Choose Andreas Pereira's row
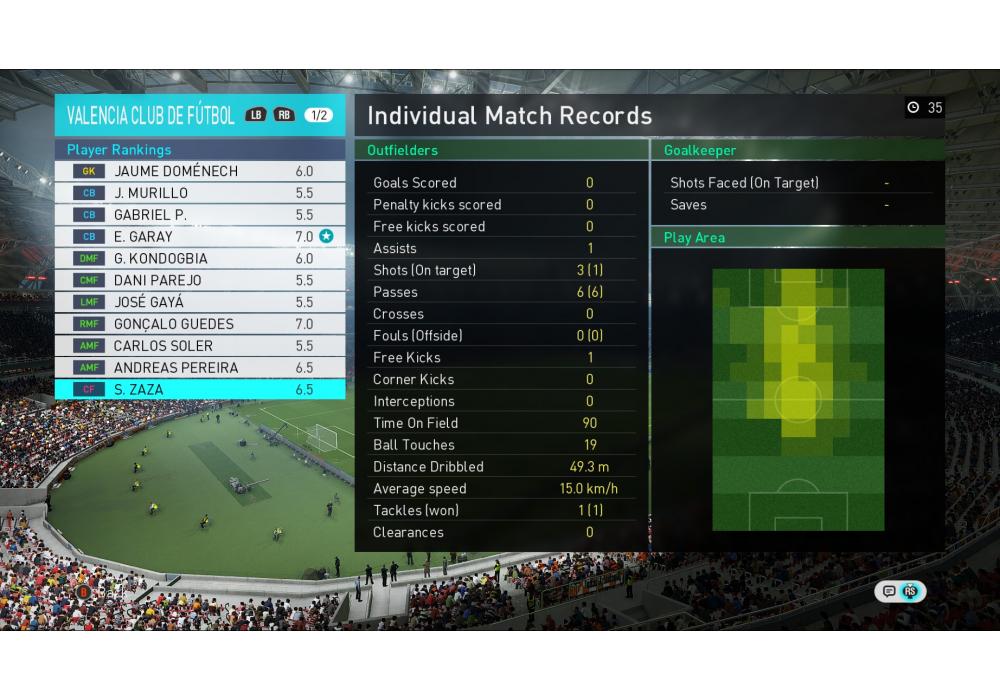Viewport: 1000px width, 700px height. coord(200,368)
